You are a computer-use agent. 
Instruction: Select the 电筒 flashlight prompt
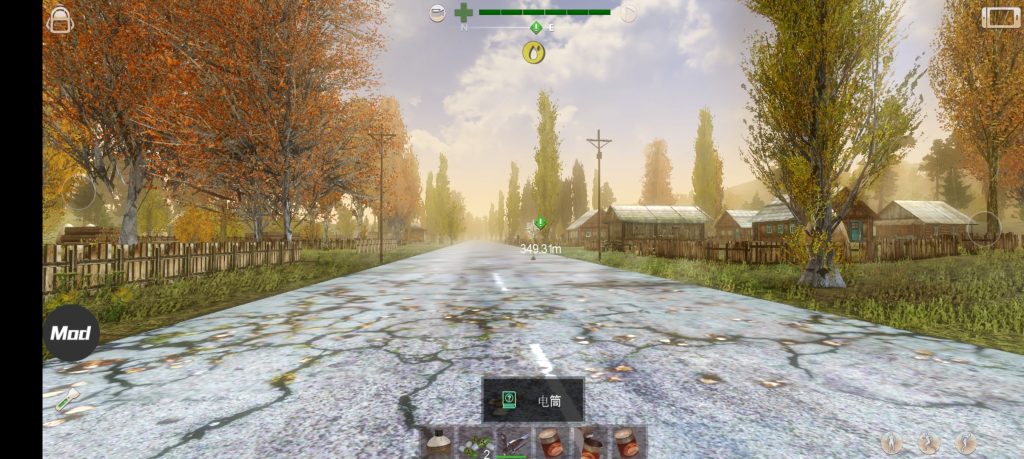pyautogui.click(x=533, y=400)
